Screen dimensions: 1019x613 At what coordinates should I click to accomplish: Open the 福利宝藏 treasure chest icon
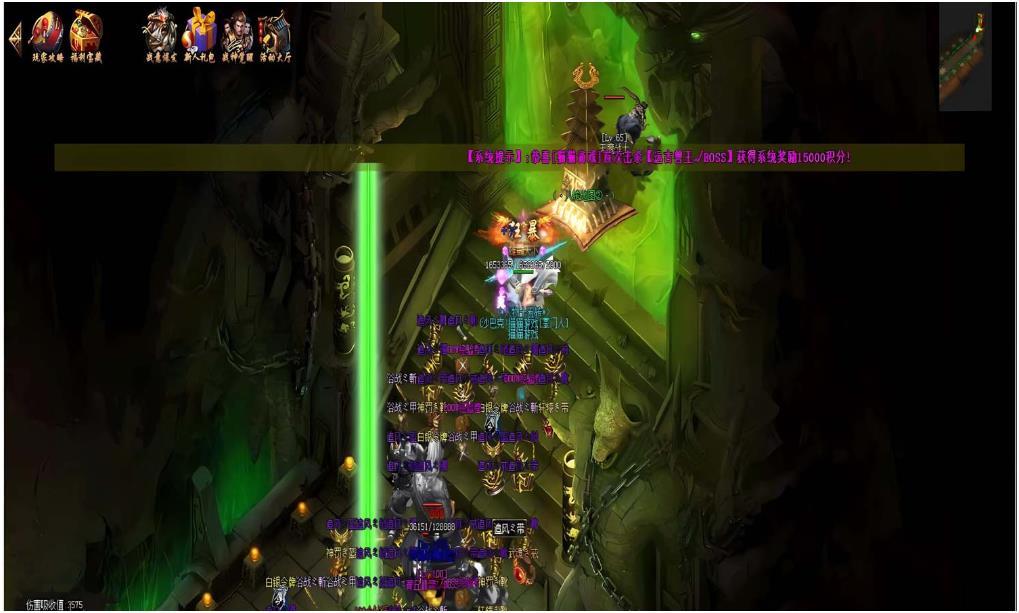coord(86,34)
